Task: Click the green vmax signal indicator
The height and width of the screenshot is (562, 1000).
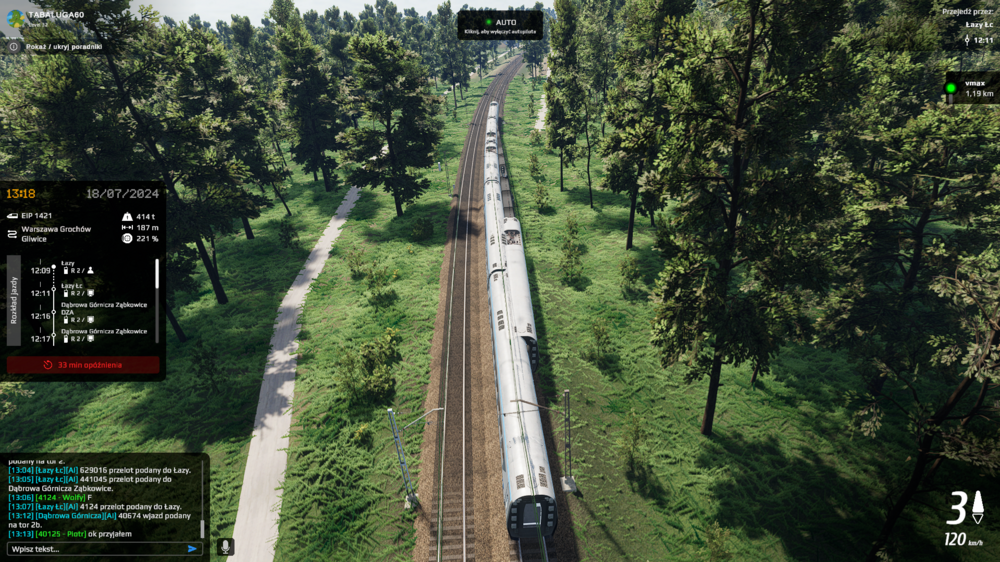Action: coord(951,88)
